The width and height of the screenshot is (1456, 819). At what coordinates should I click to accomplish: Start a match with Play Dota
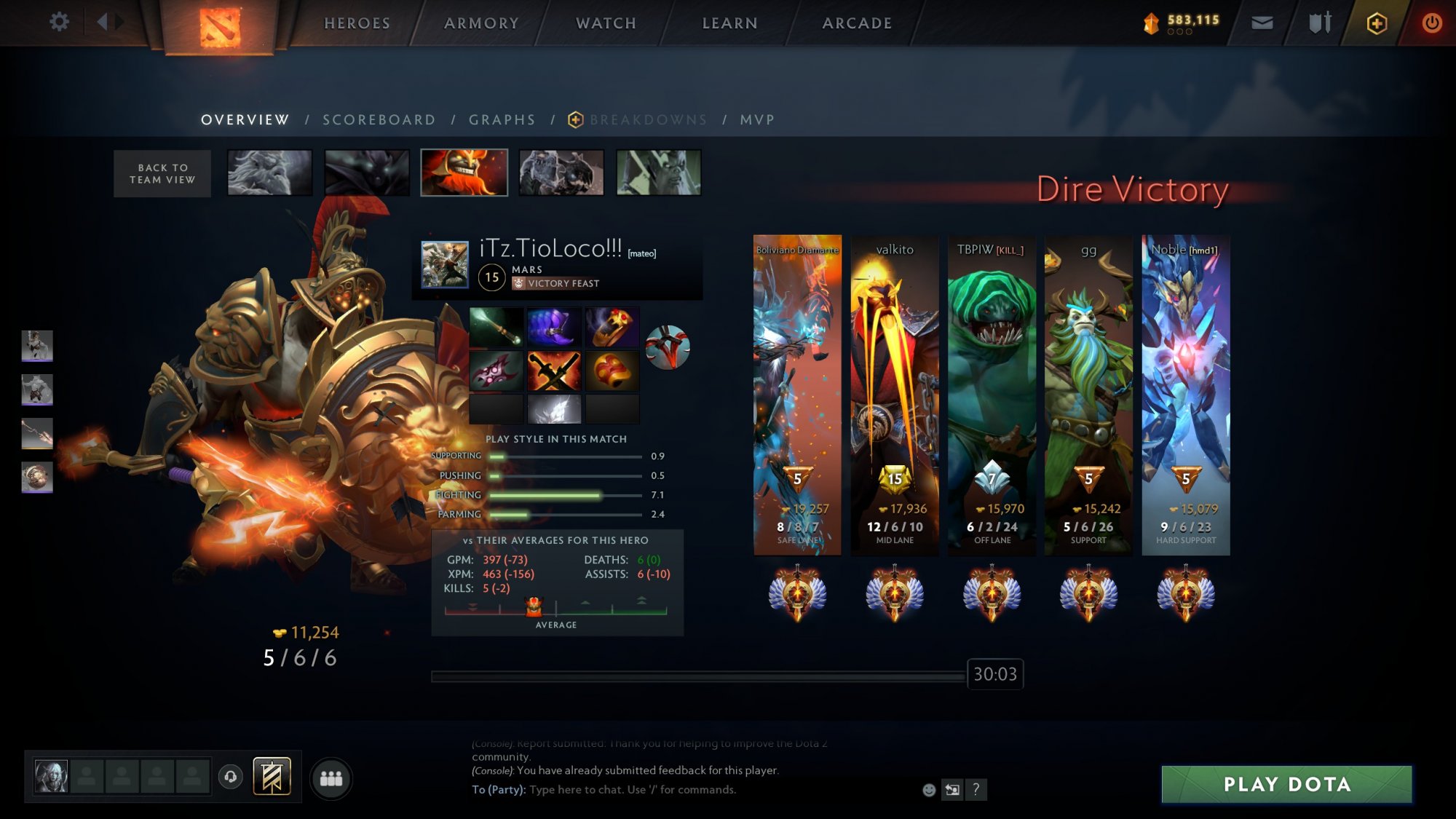pyautogui.click(x=1286, y=784)
